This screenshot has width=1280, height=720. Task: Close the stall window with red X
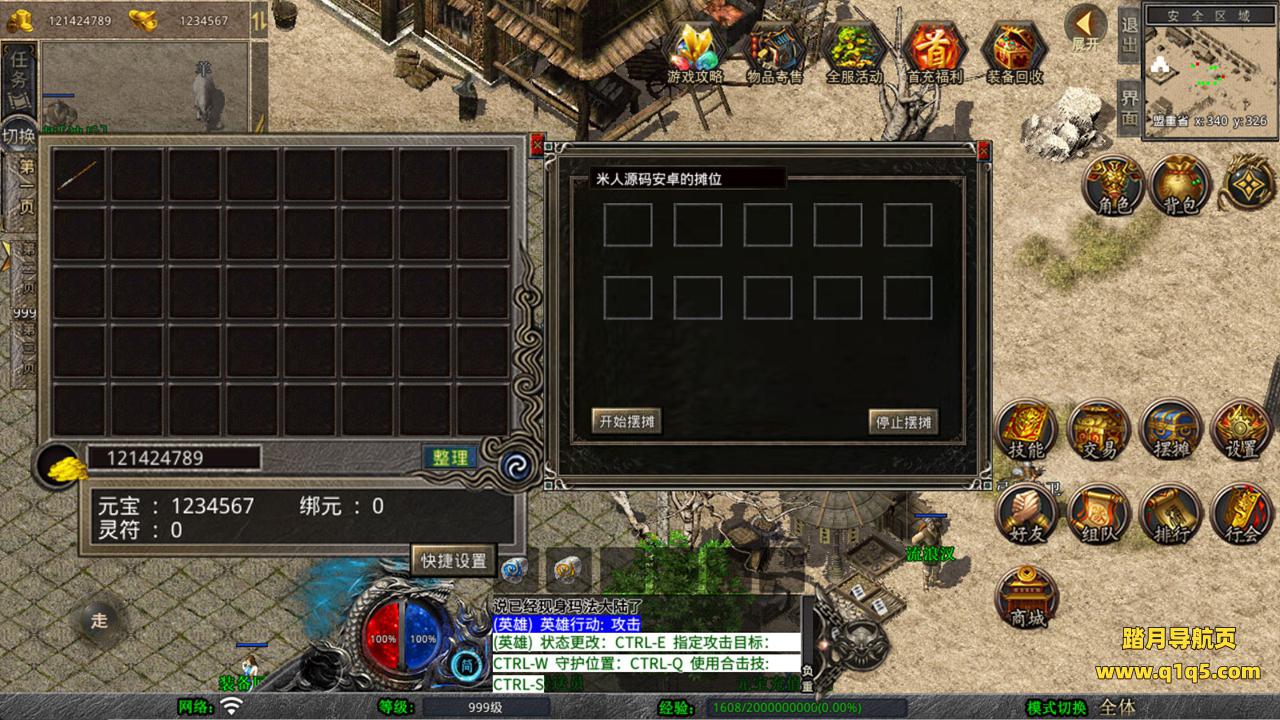(x=984, y=149)
